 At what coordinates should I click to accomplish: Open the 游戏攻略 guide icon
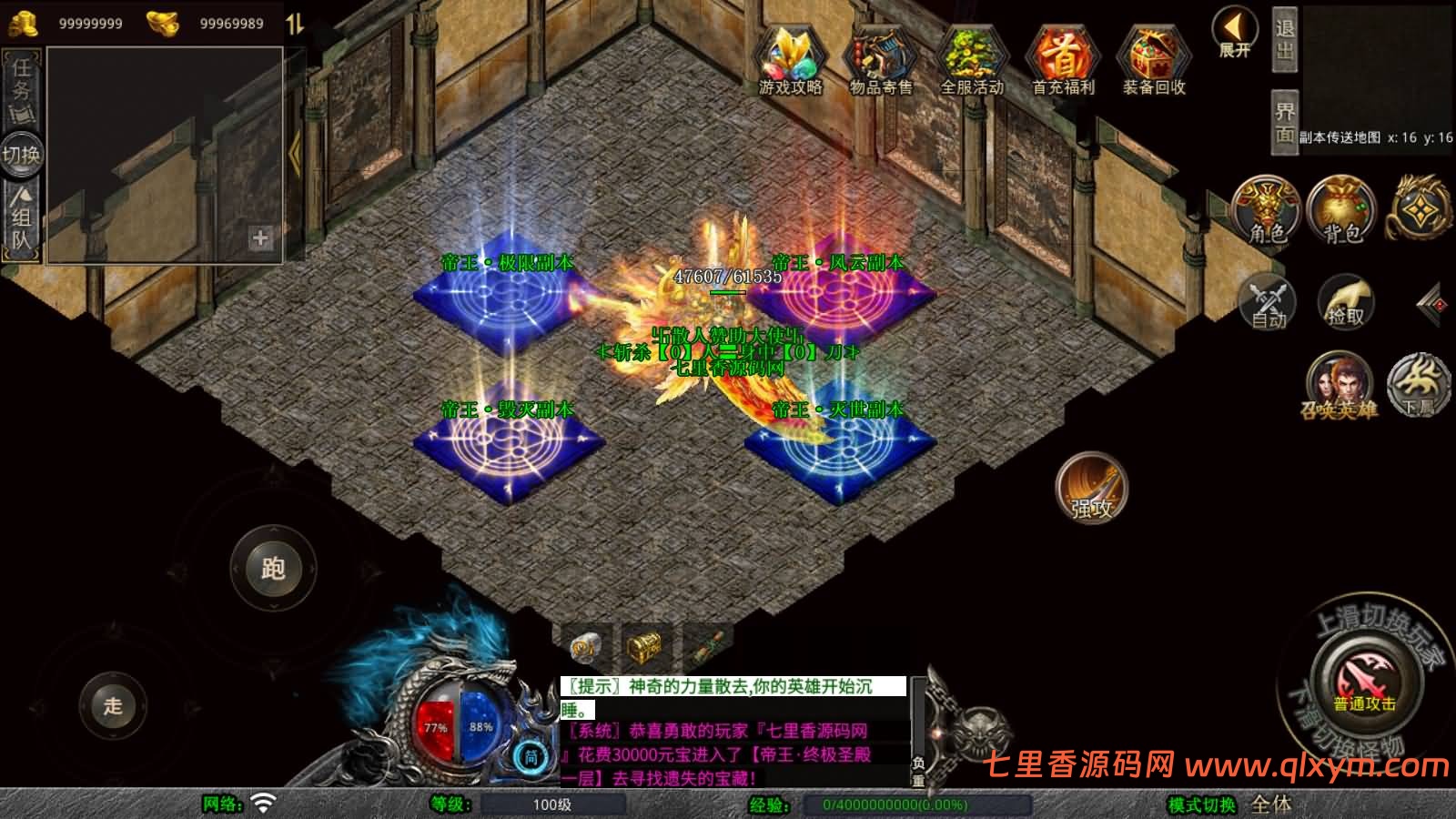click(791, 55)
